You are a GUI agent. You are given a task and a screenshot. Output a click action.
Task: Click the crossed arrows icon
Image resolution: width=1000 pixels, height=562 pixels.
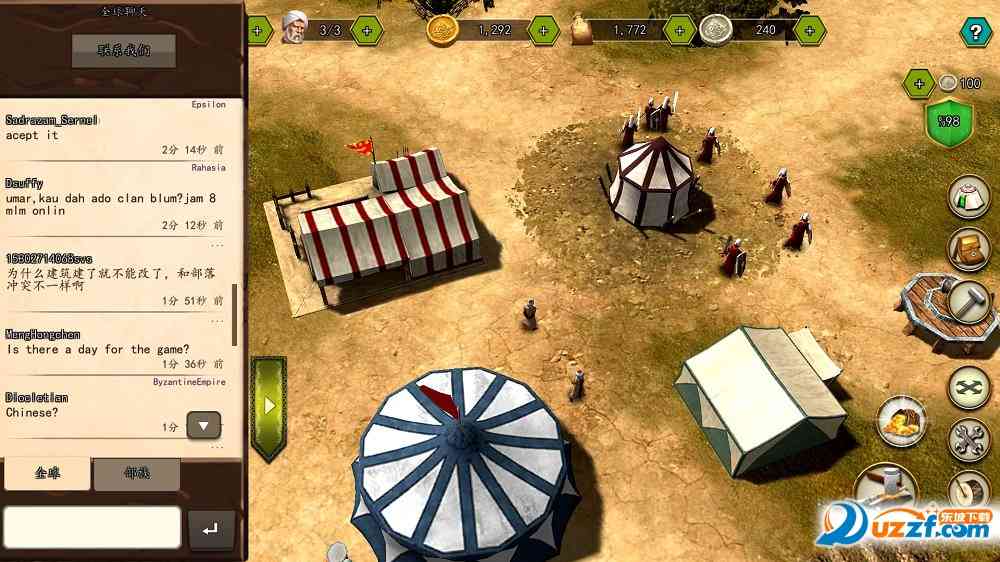968,387
